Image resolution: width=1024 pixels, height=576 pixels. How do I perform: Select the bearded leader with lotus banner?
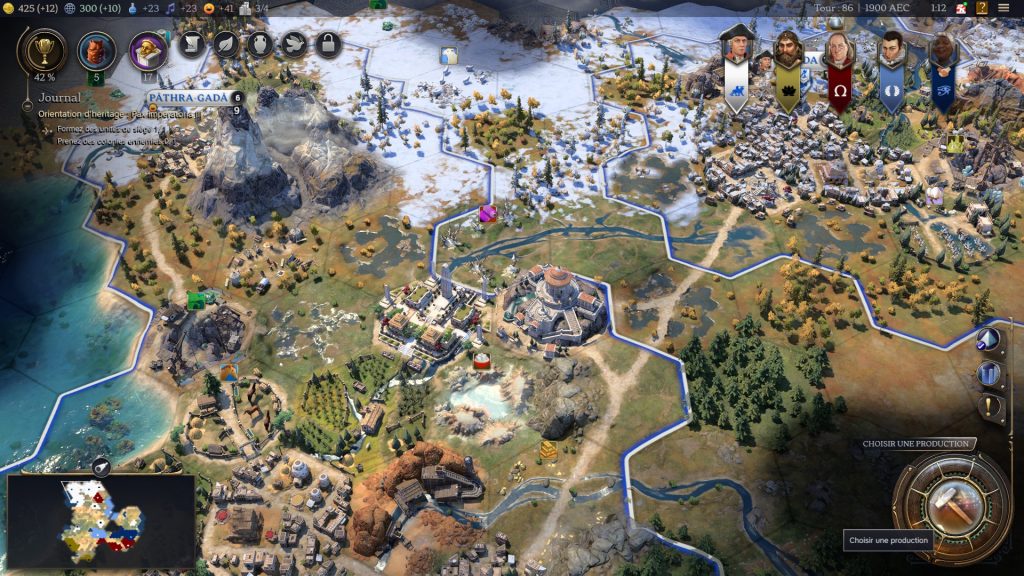coord(788,52)
